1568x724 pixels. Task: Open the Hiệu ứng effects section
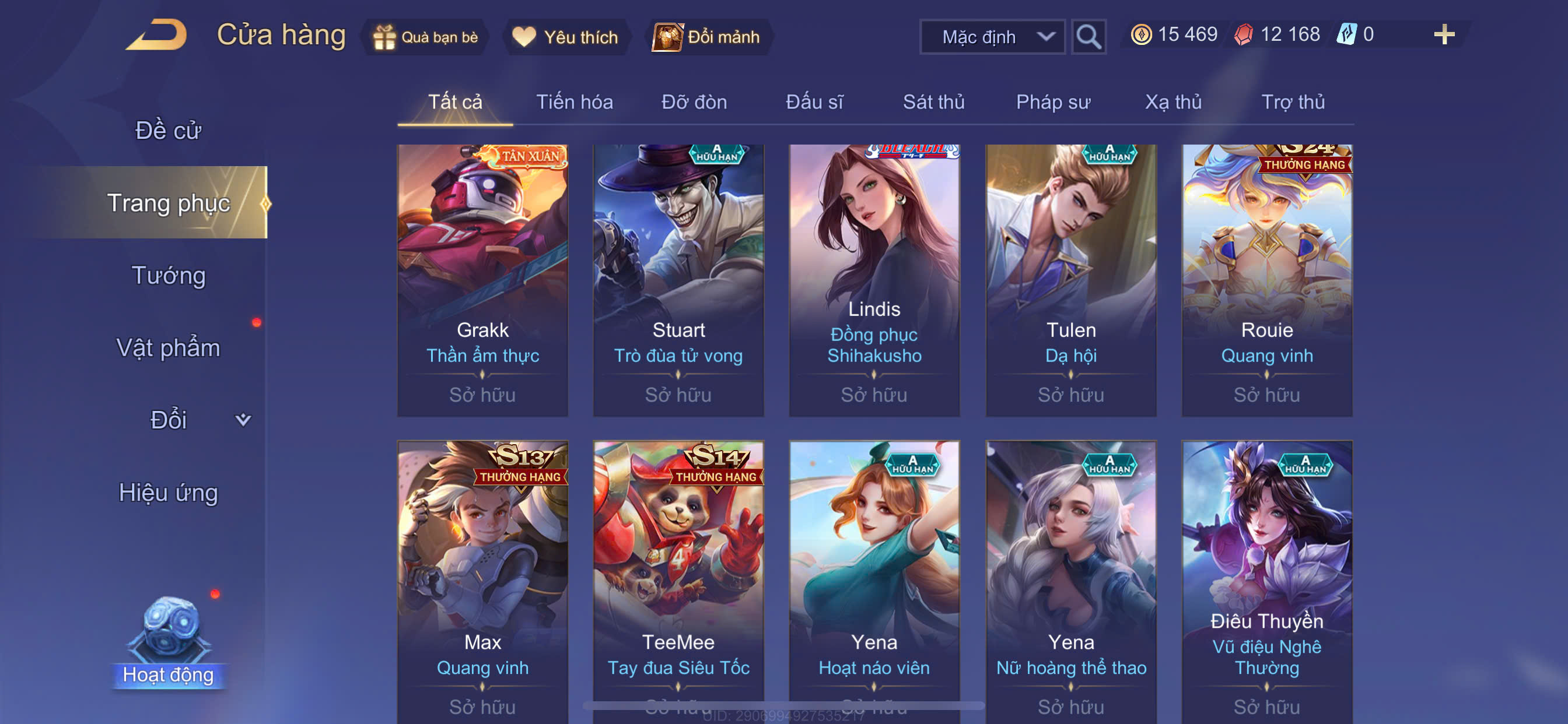(168, 493)
